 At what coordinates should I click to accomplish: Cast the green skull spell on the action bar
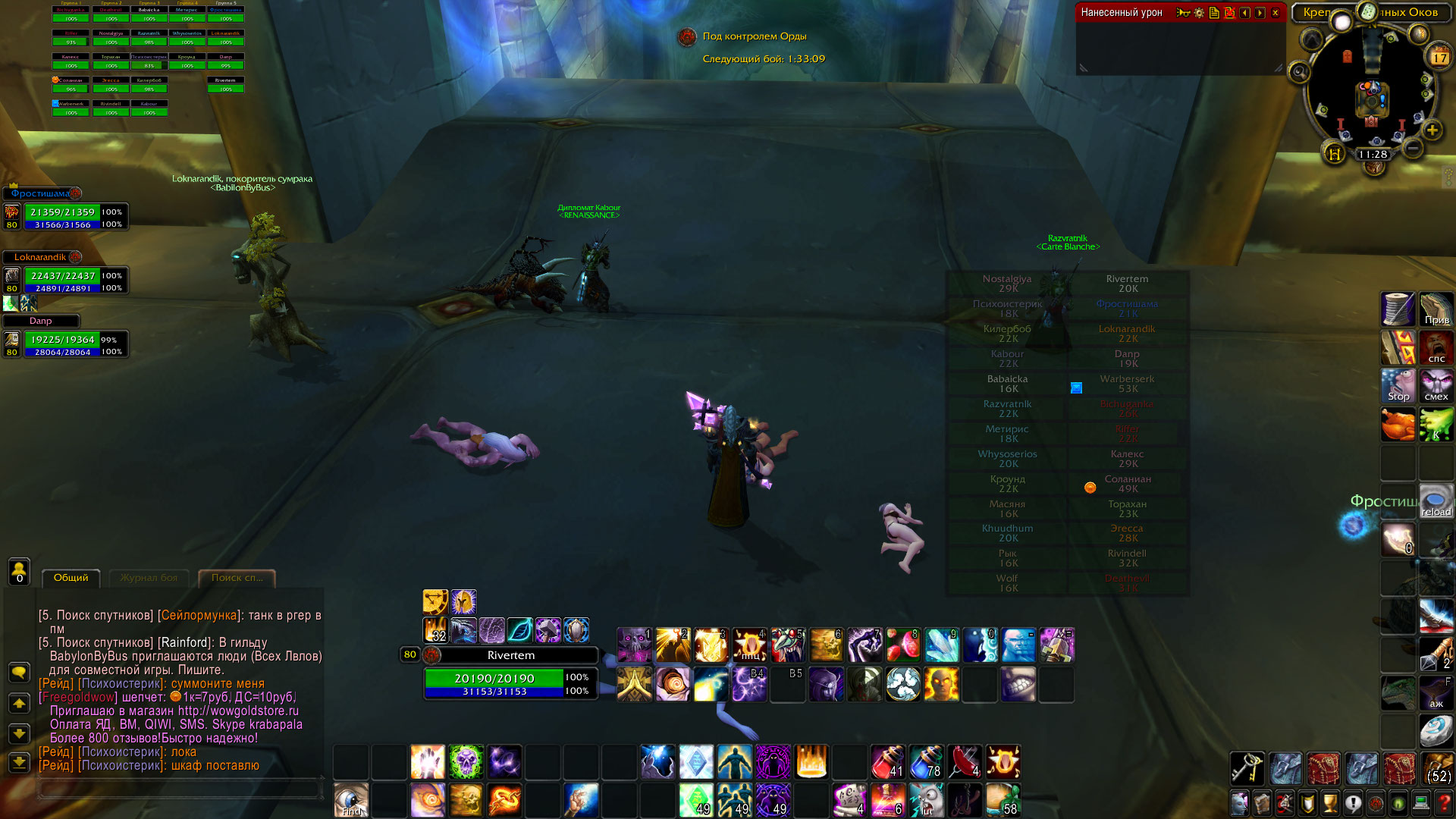tap(466, 761)
